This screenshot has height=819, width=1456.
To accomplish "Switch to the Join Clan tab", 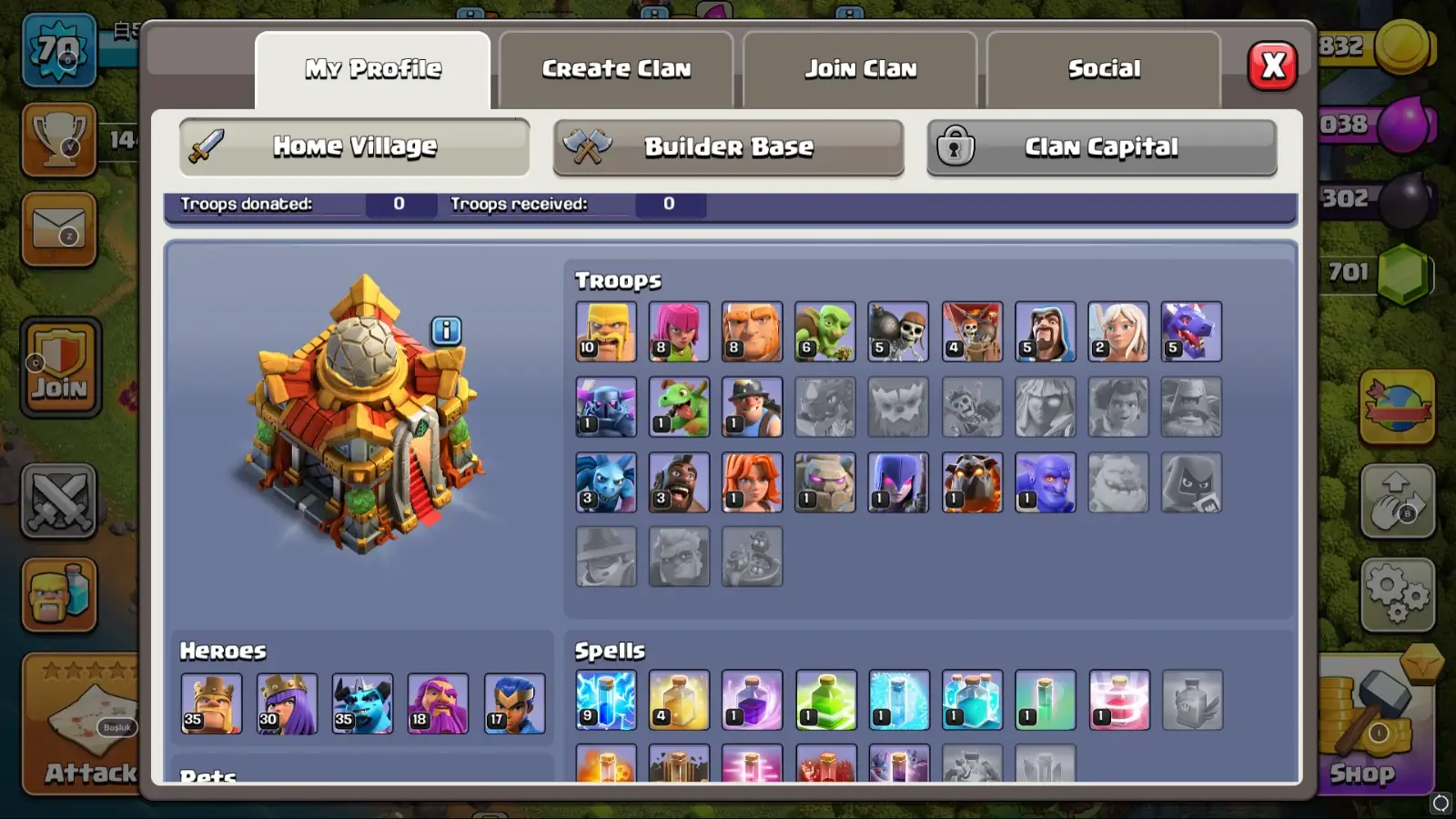I will pyautogui.click(x=859, y=66).
